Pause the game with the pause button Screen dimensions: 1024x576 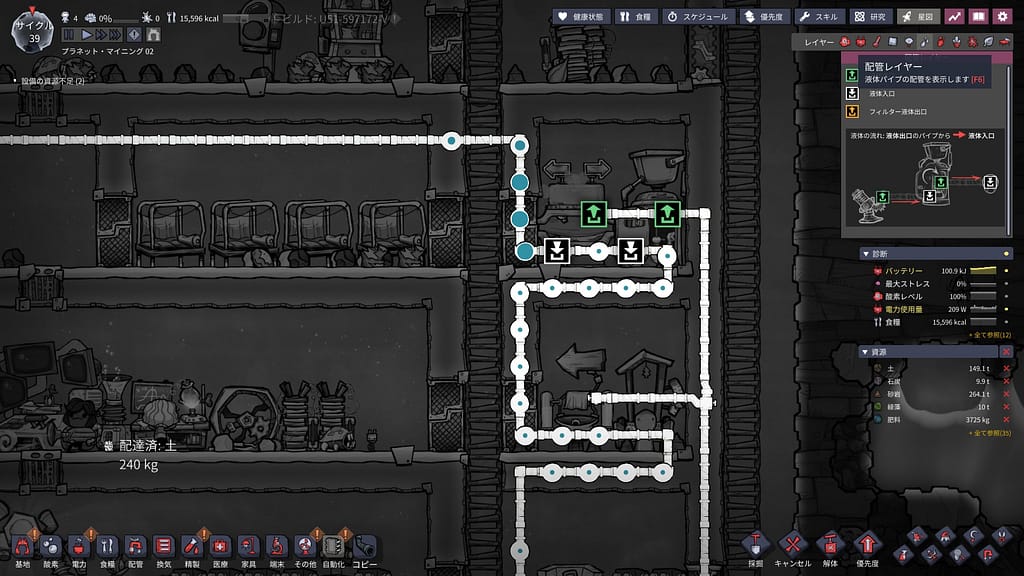click(70, 35)
